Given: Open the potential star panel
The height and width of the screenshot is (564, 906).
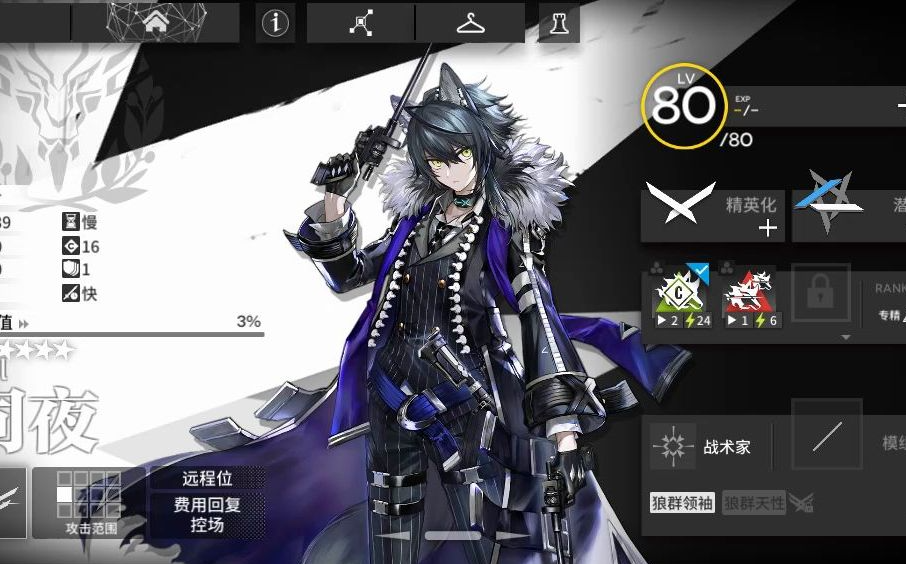Looking at the screenshot, I should coord(848,214).
